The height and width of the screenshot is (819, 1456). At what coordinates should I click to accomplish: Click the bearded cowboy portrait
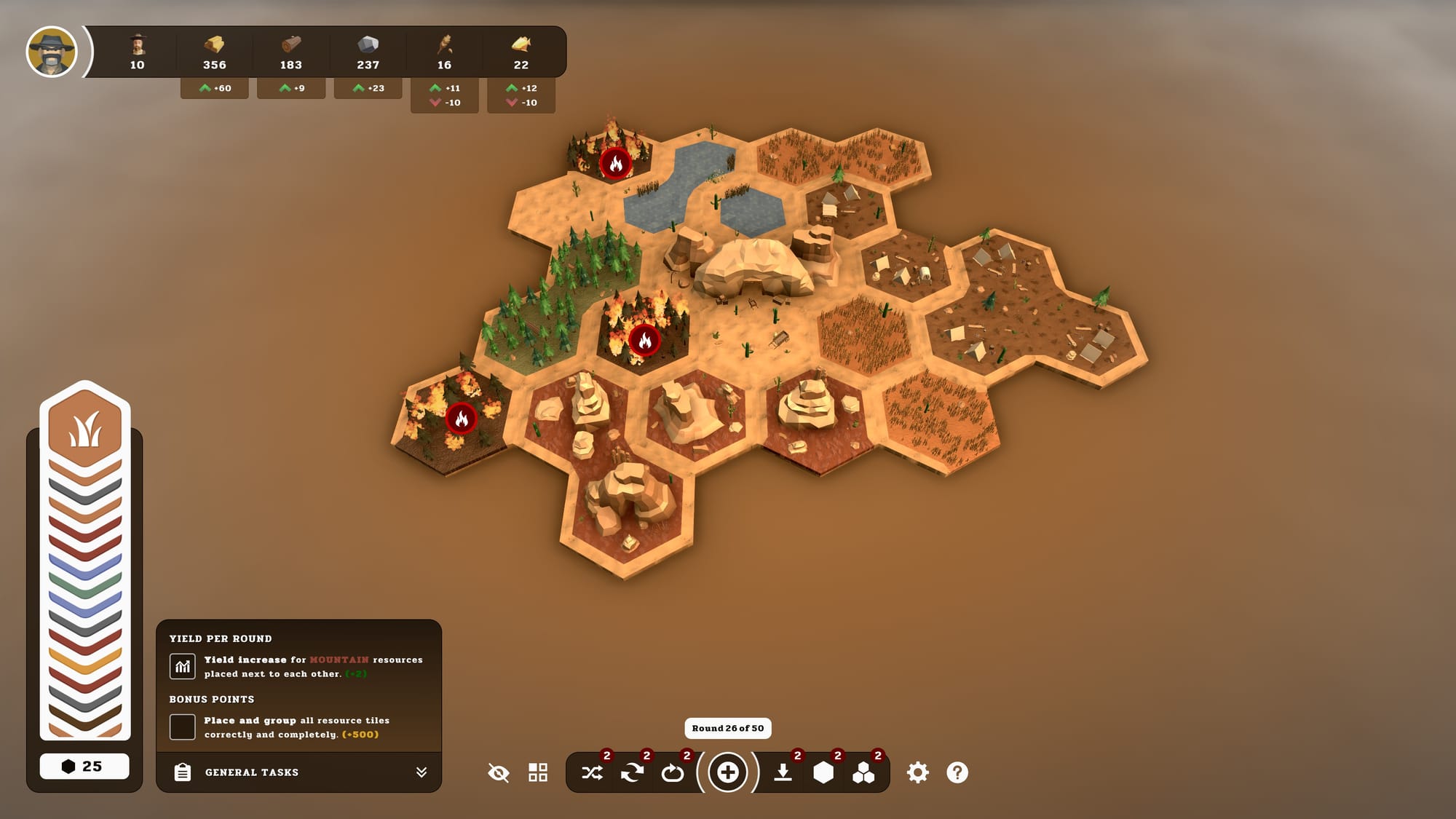52,52
